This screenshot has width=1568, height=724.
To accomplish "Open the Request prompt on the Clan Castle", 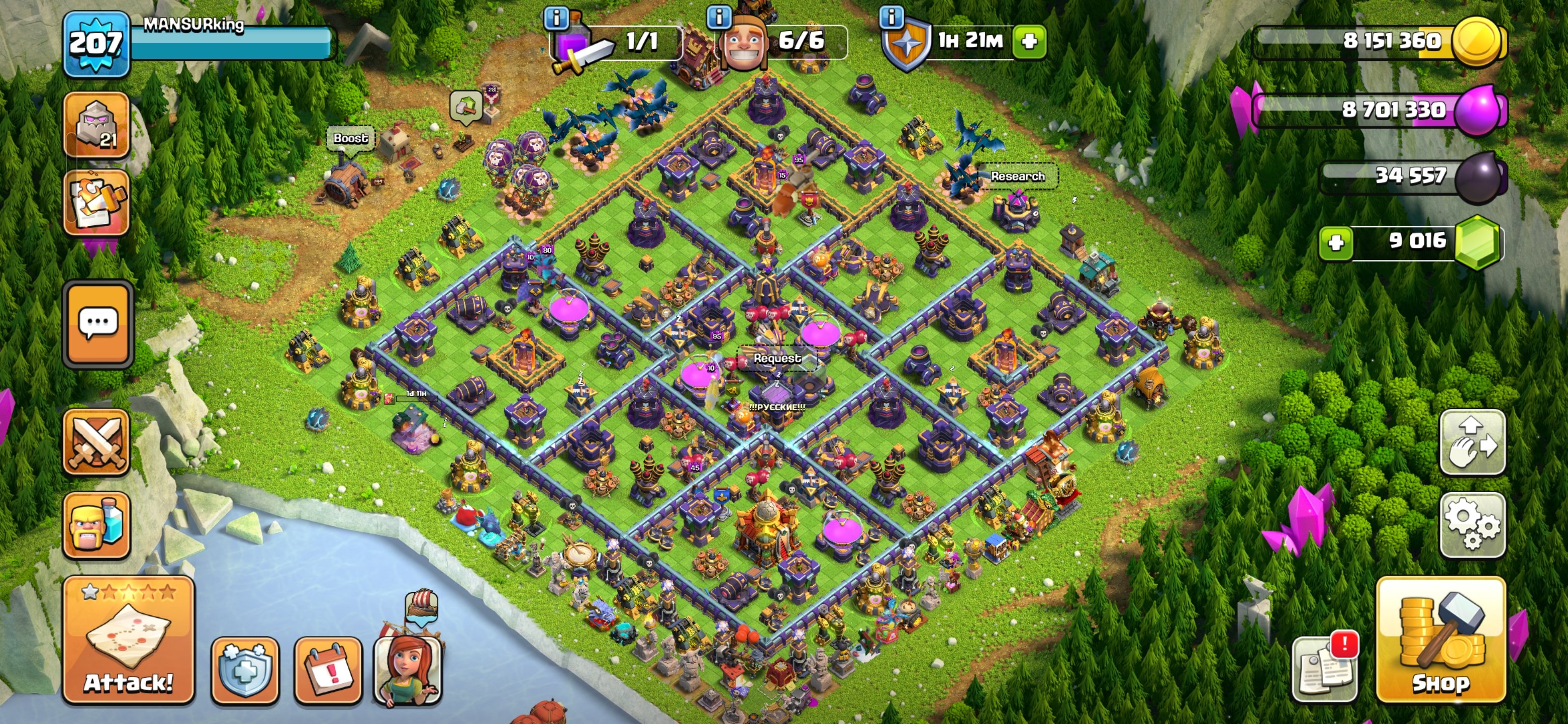I will 779,358.
